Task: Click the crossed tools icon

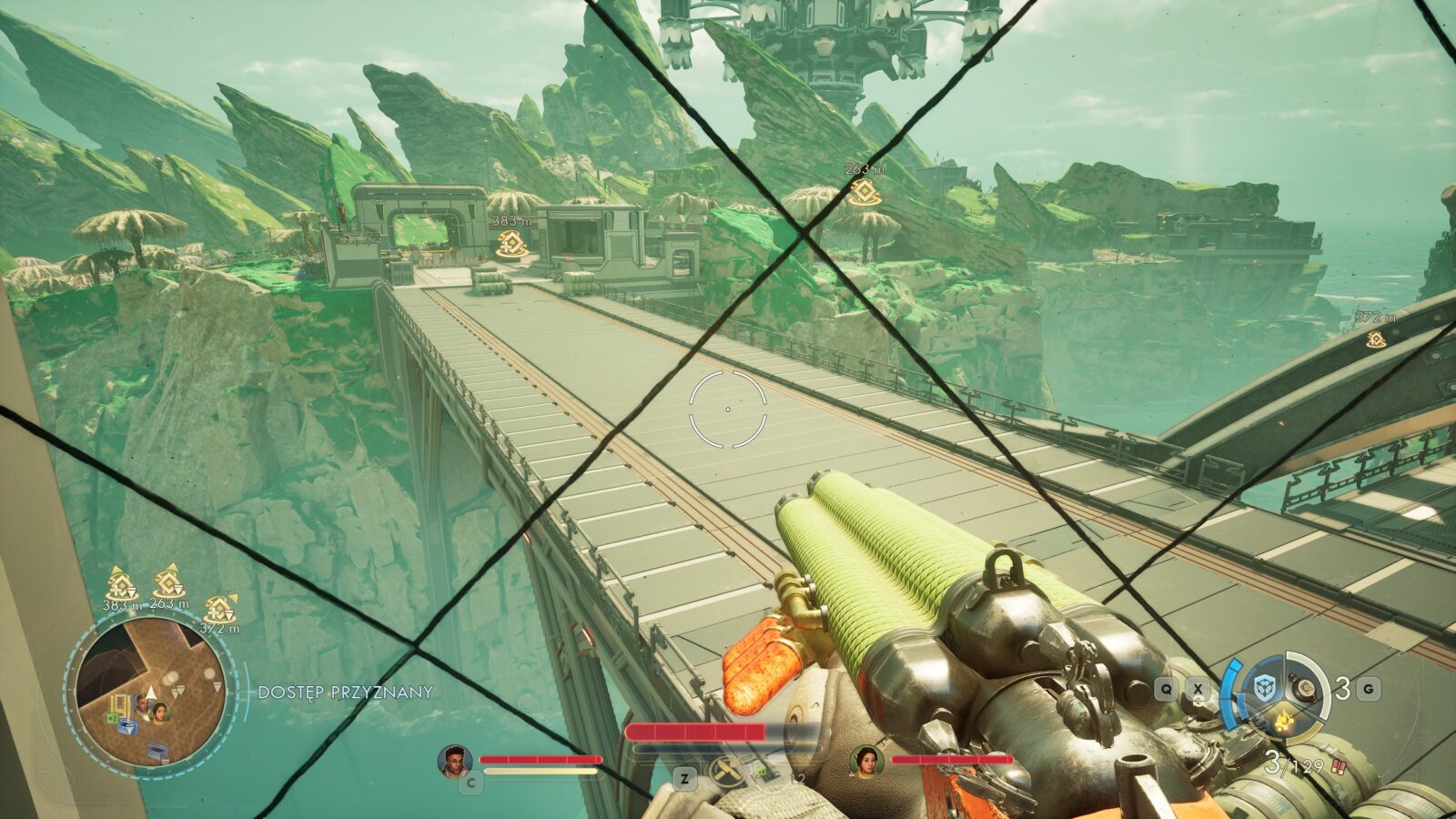Action: 724,775
